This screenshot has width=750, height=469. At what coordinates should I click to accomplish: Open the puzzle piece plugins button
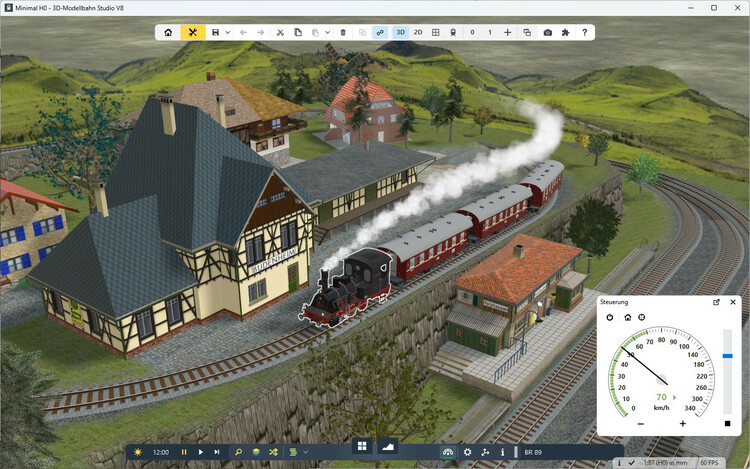566,32
